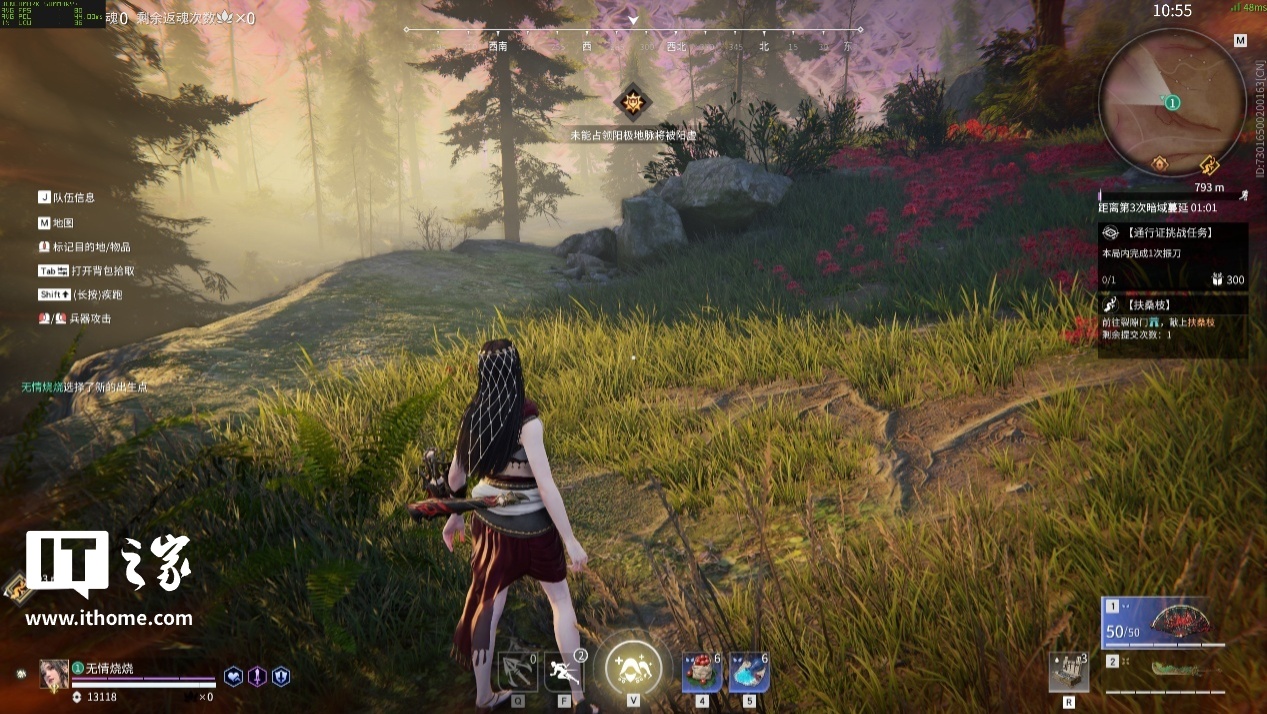Click the purple sword buff icon
Image resolution: width=1267 pixels, height=714 pixels.
pos(257,676)
